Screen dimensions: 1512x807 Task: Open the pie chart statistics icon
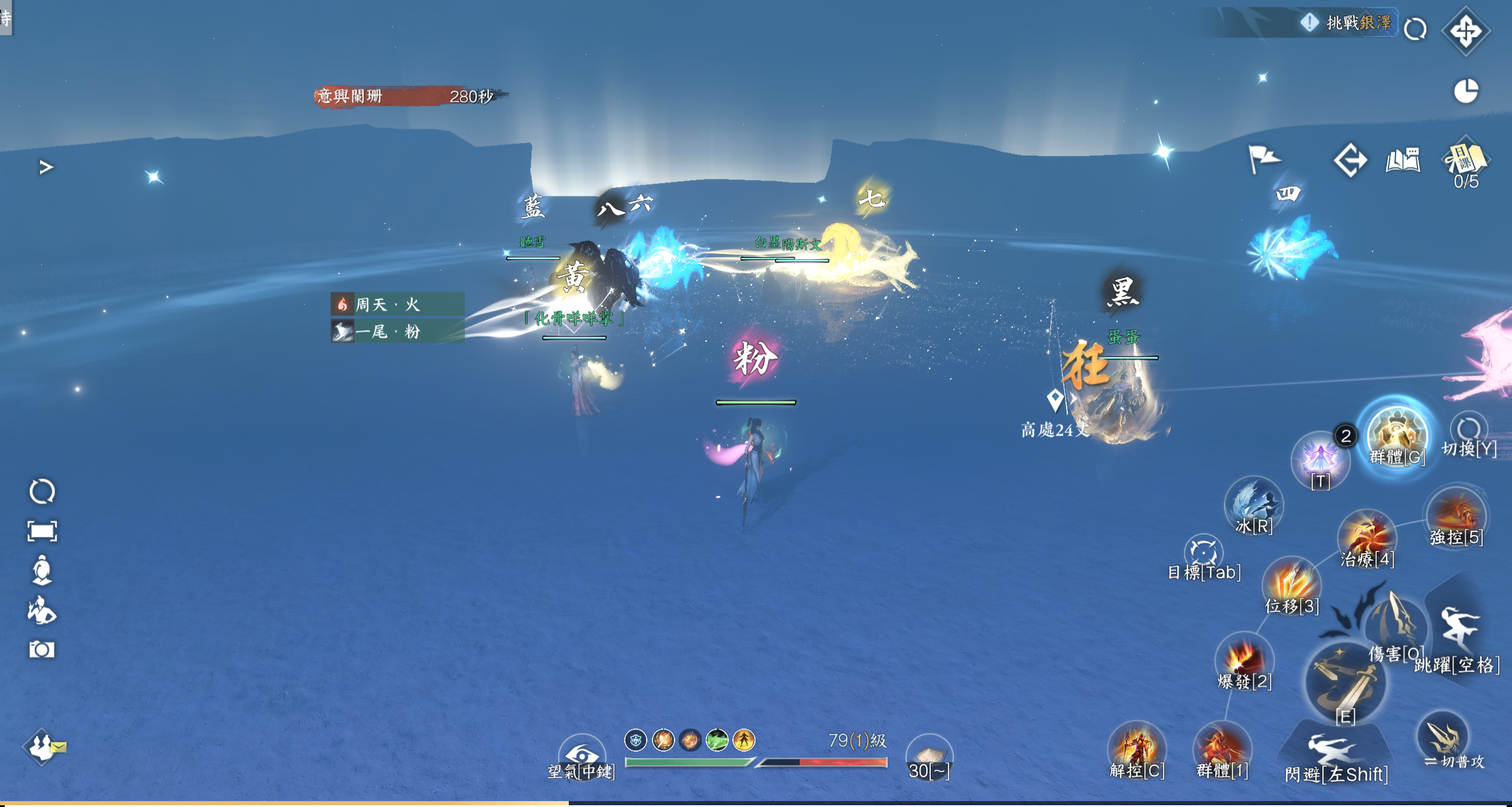pyautogui.click(x=1465, y=91)
